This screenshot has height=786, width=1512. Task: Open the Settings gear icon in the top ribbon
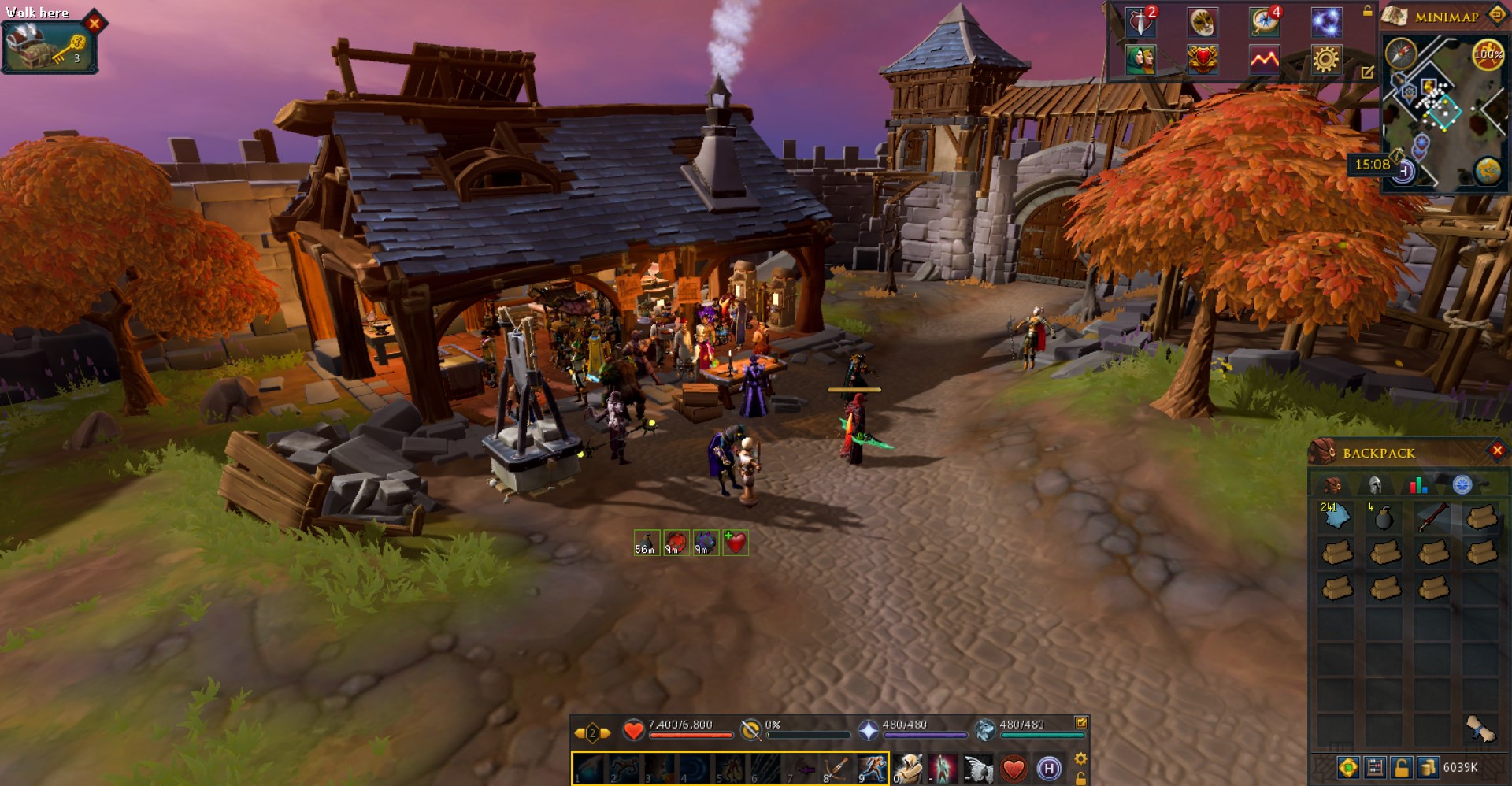pyautogui.click(x=1327, y=62)
